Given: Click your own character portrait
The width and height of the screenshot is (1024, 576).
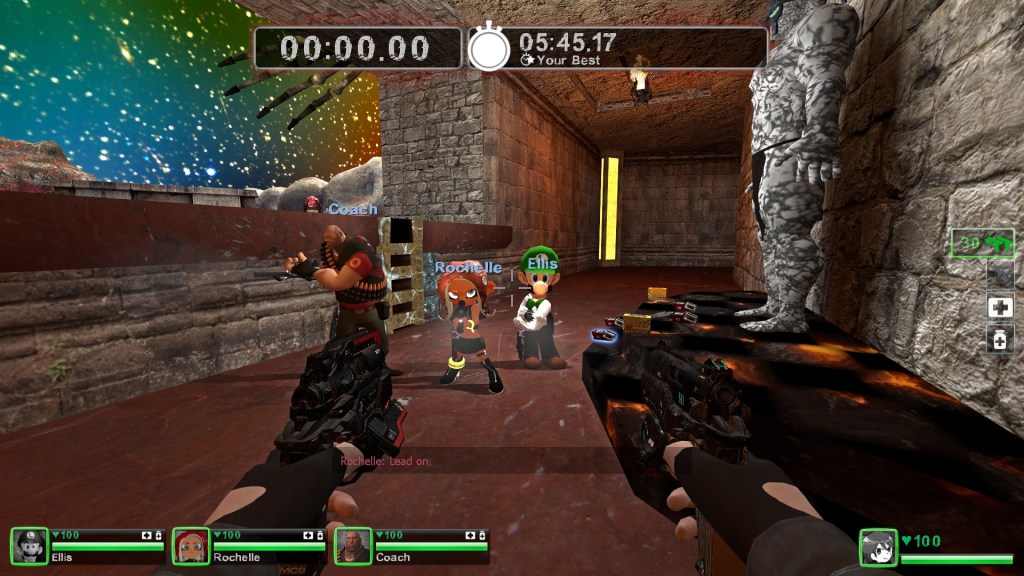Looking at the screenshot, I should [x=878, y=548].
